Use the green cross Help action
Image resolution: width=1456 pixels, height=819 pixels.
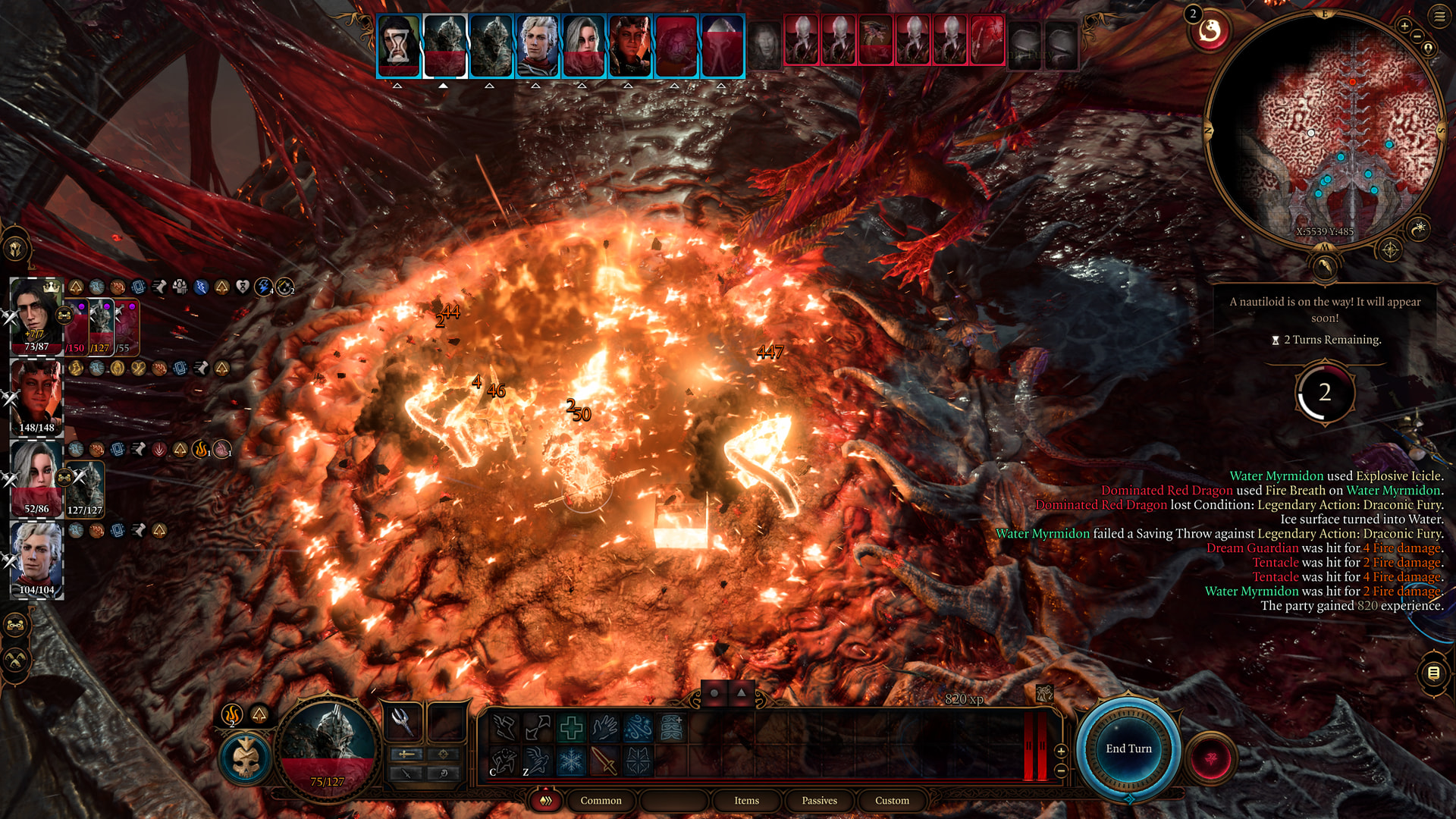[571, 729]
